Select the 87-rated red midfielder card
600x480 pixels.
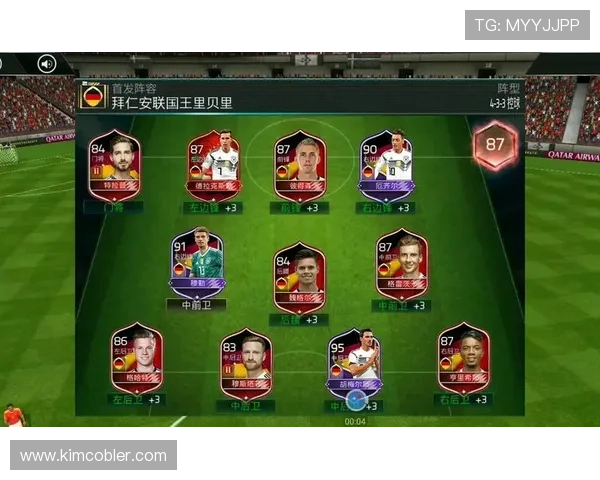click(402, 263)
